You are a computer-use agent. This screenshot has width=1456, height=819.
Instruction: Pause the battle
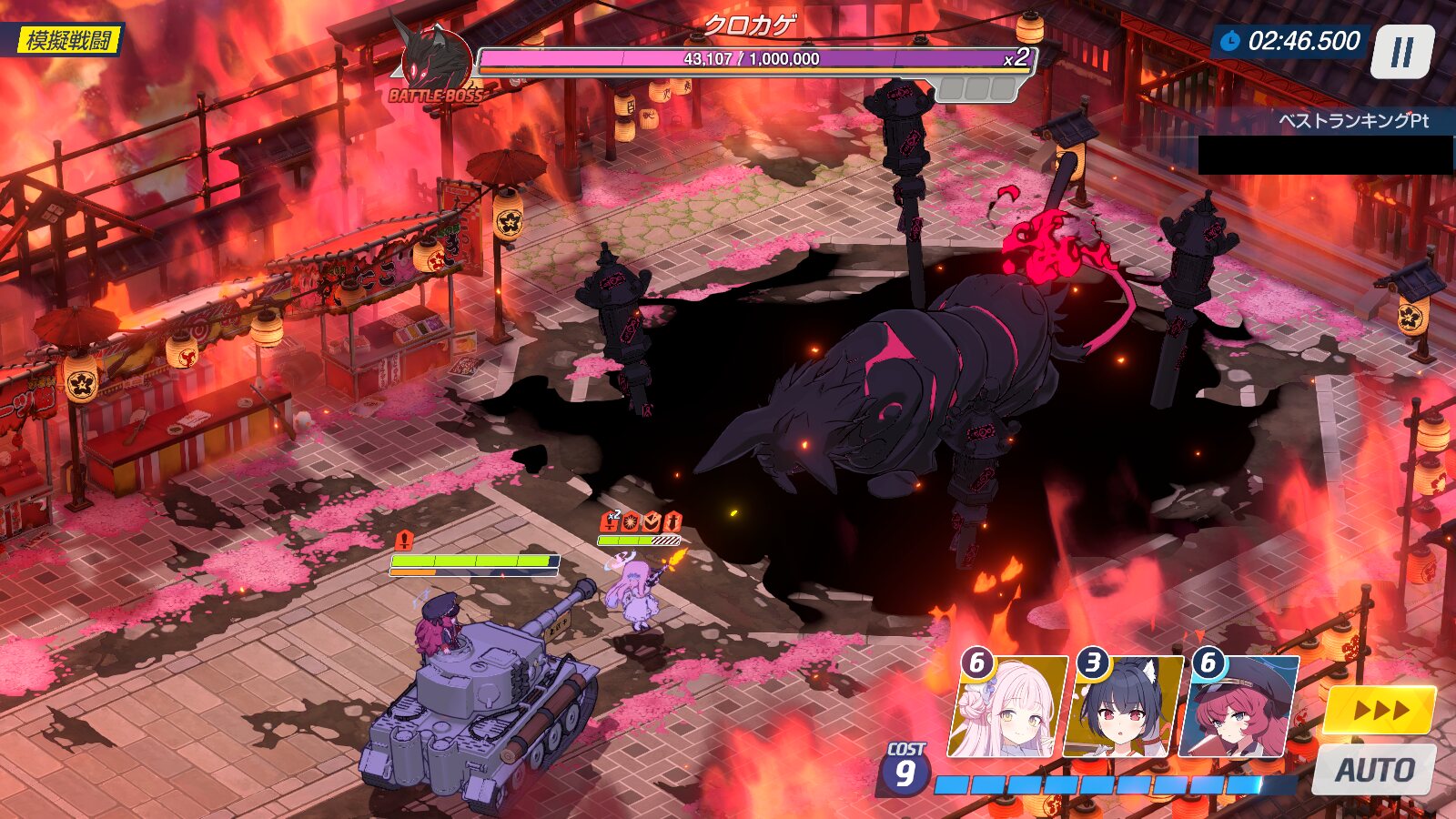1402,52
